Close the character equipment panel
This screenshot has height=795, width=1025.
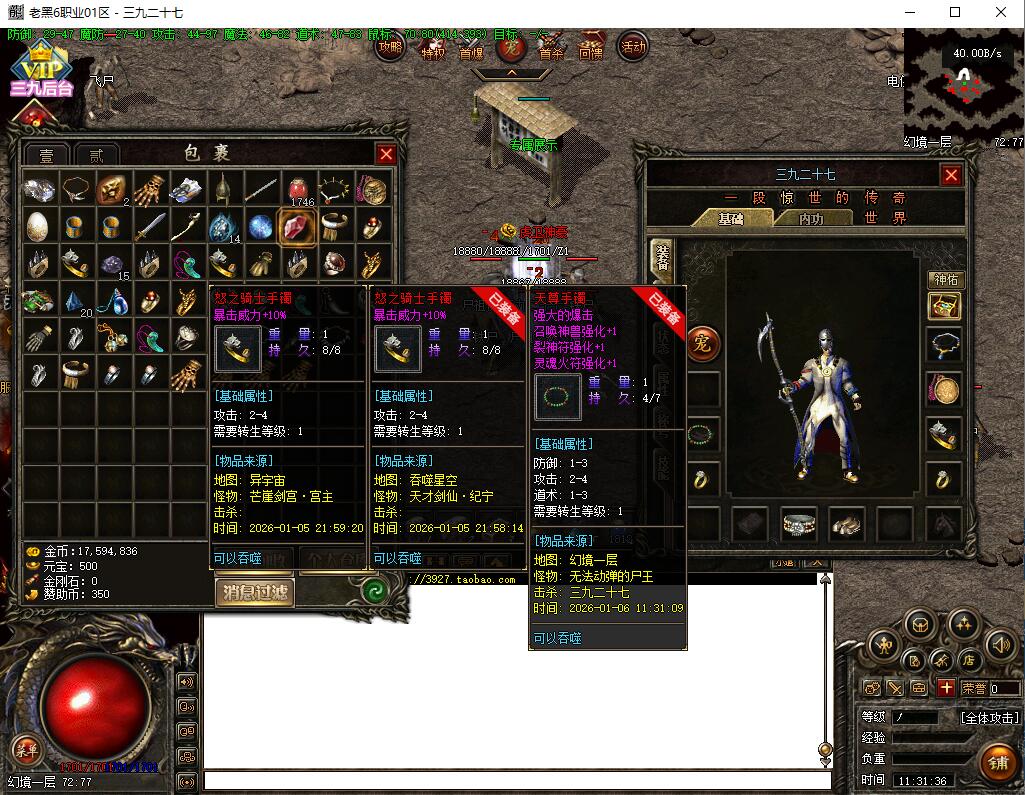tap(950, 176)
